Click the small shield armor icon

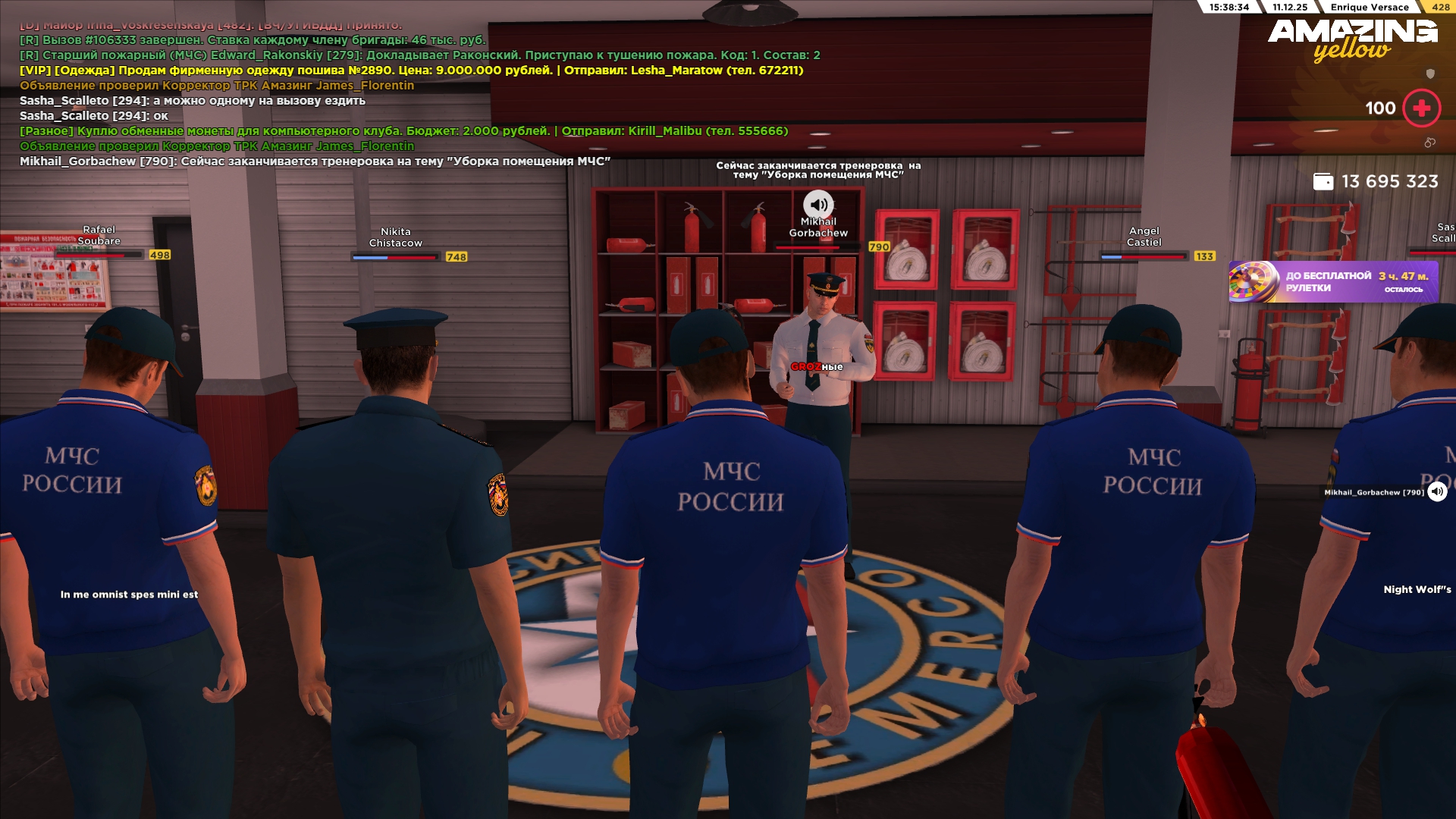[x=1430, y=74]
